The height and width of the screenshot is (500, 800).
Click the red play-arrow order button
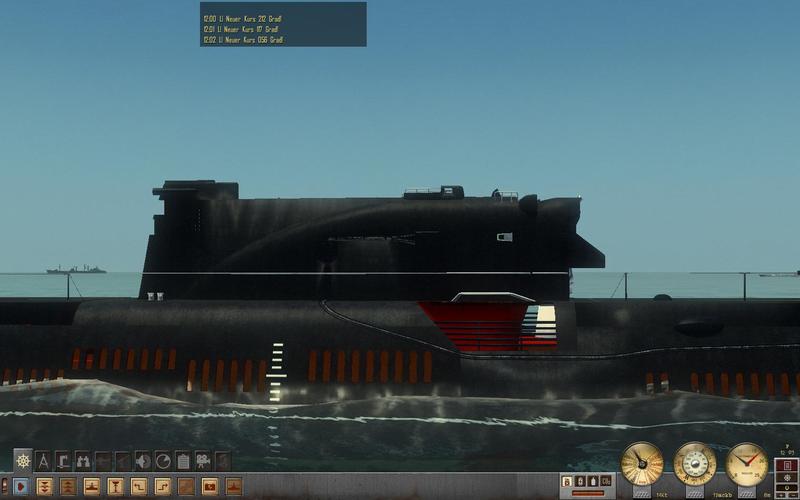pyautogui.click(x=20, y=486)
